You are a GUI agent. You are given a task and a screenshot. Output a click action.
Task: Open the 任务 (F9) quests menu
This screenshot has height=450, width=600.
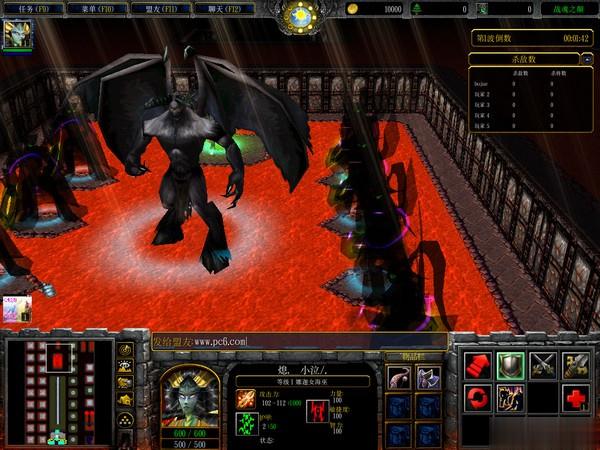click(33, 9)
